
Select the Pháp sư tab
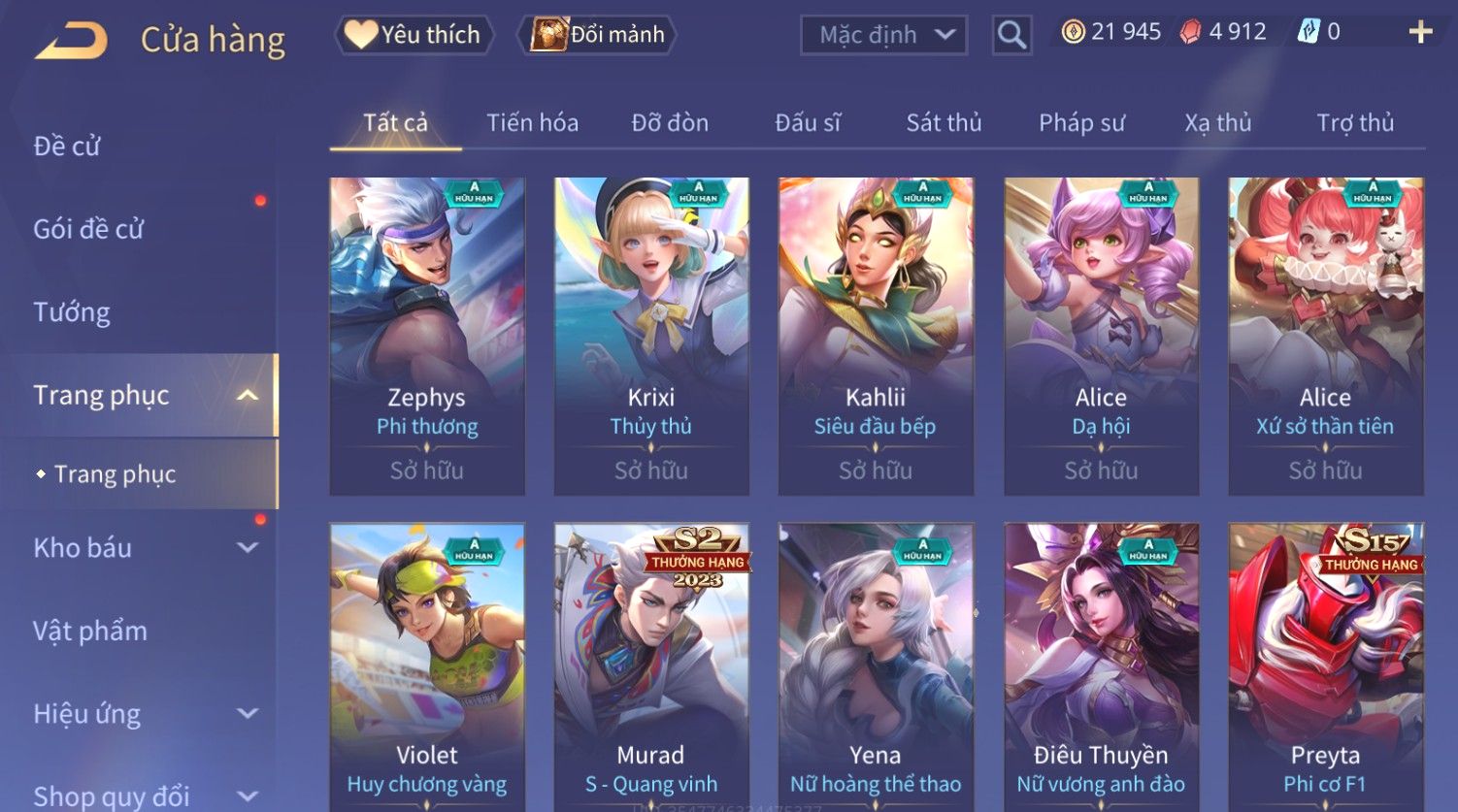click(1081, 123)
